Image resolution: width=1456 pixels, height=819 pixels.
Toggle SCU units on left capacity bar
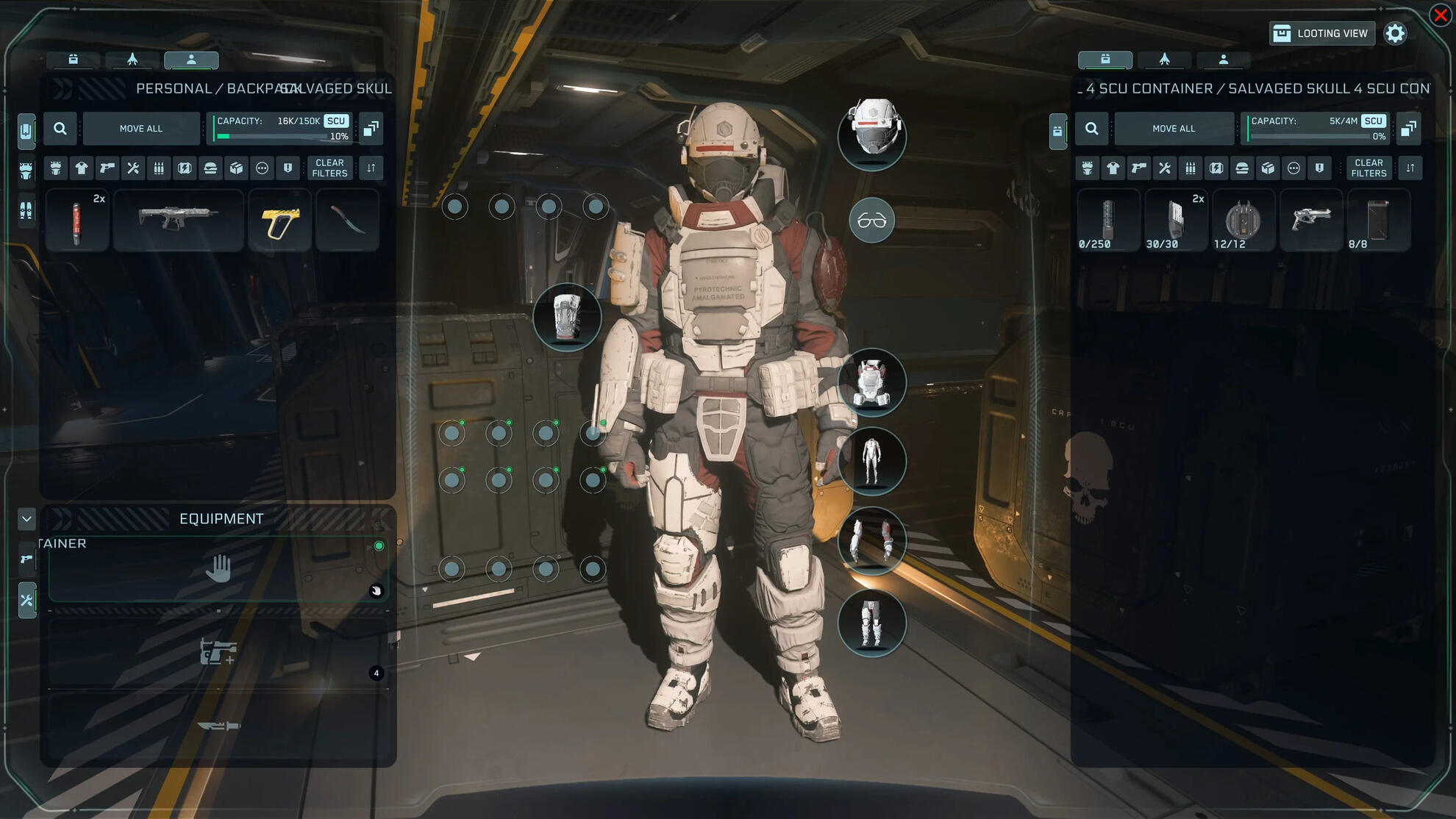[x=337, y=121]
